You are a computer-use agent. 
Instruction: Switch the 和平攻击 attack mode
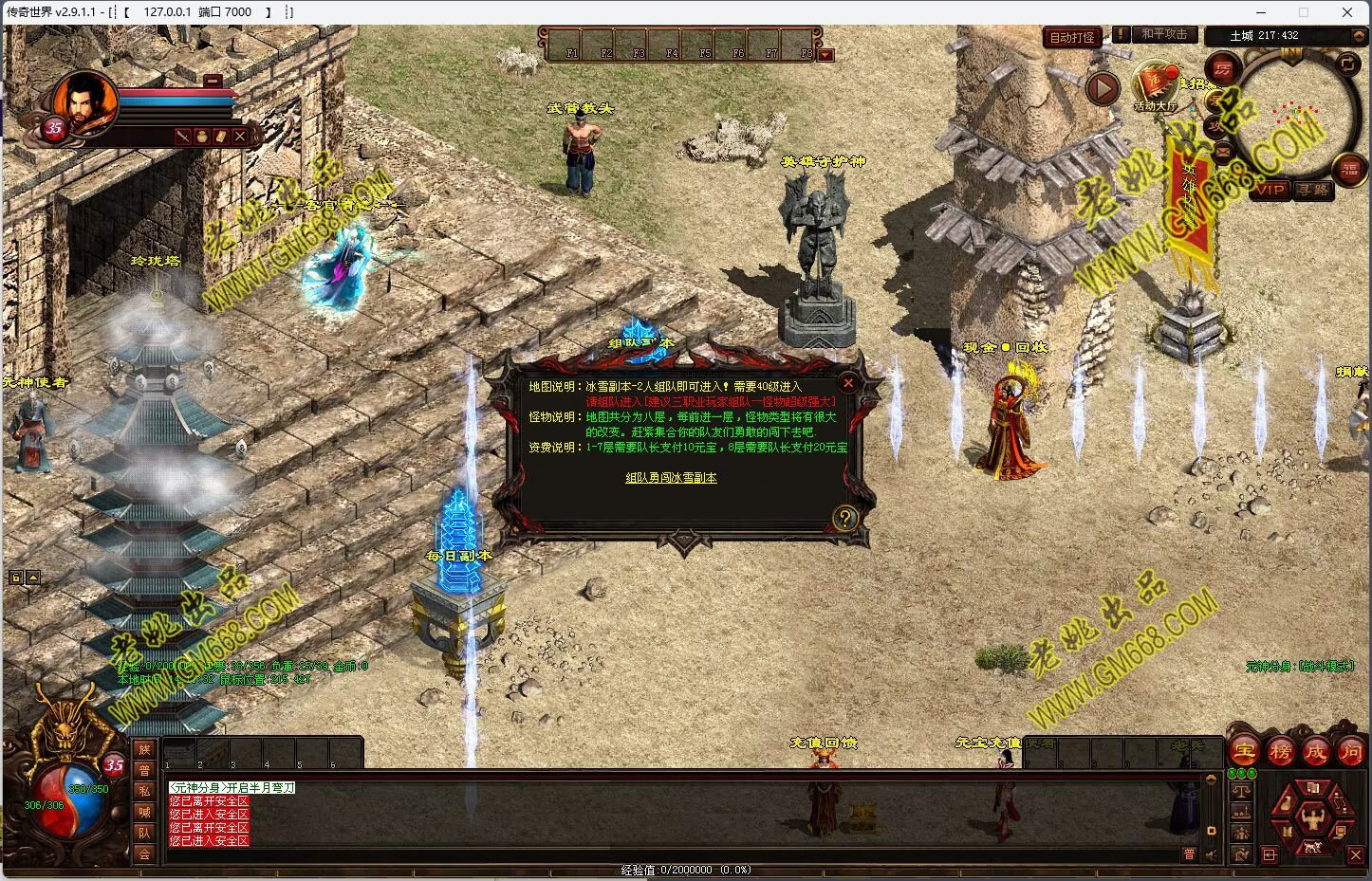pos(1164,34)
